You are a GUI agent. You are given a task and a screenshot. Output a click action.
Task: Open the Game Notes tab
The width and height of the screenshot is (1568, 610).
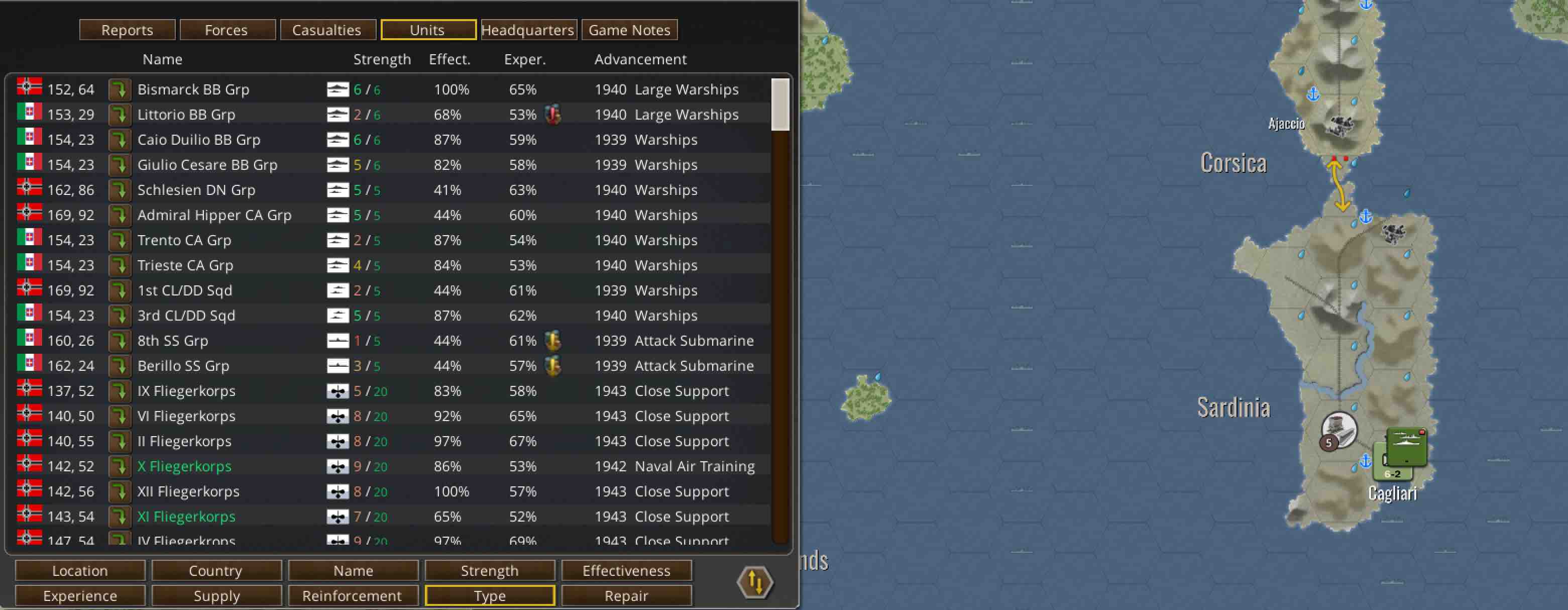(629, 29)
